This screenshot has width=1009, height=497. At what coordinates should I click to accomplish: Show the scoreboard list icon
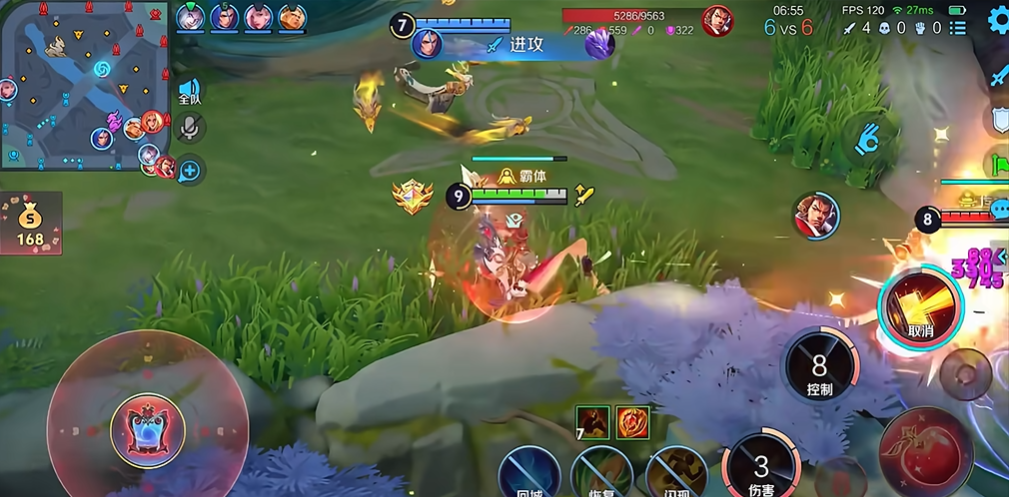958,28
